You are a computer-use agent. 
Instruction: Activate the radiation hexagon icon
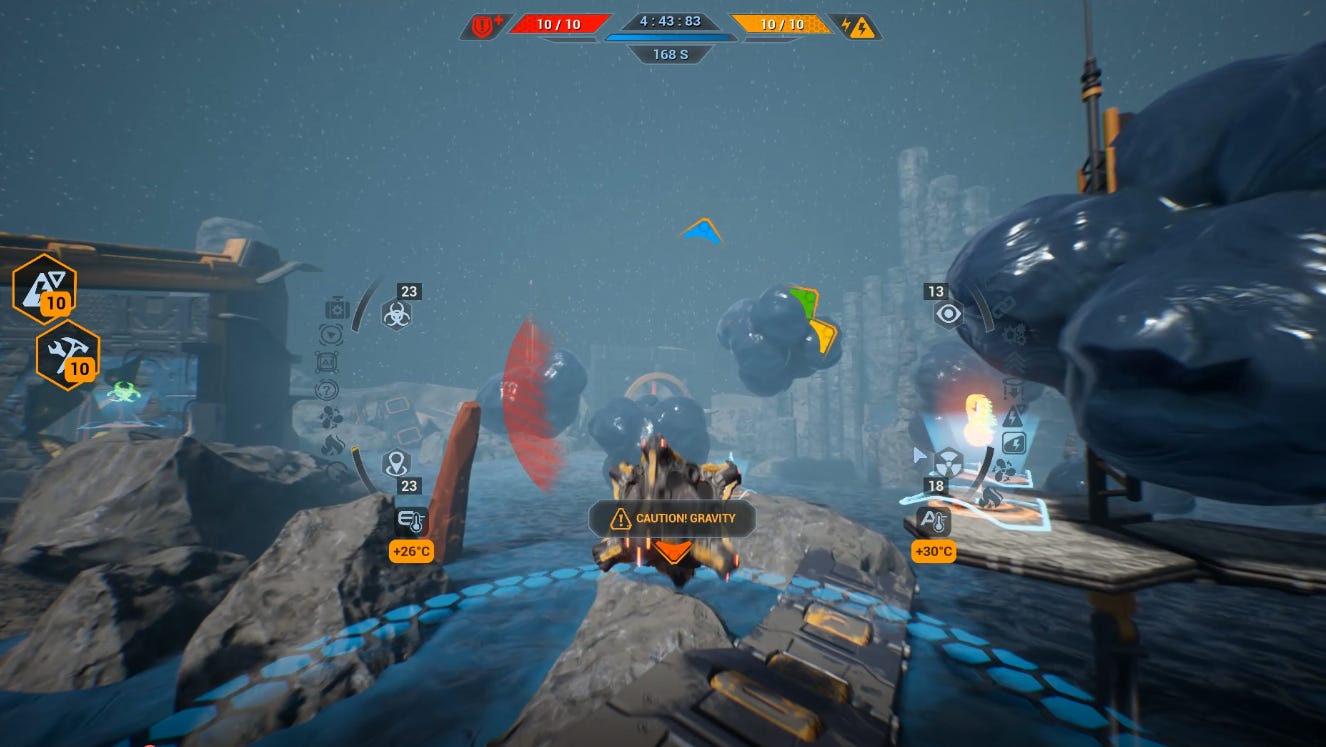point(948,461)
